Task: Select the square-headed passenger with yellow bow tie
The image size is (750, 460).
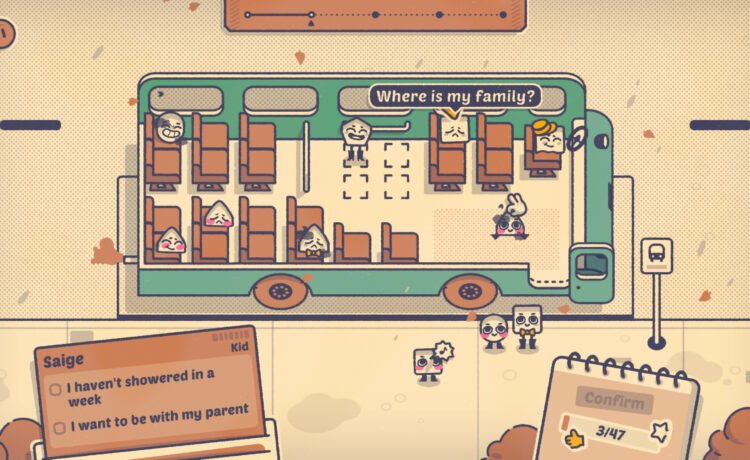Action: pyautogui.click(x=527, y=325)
